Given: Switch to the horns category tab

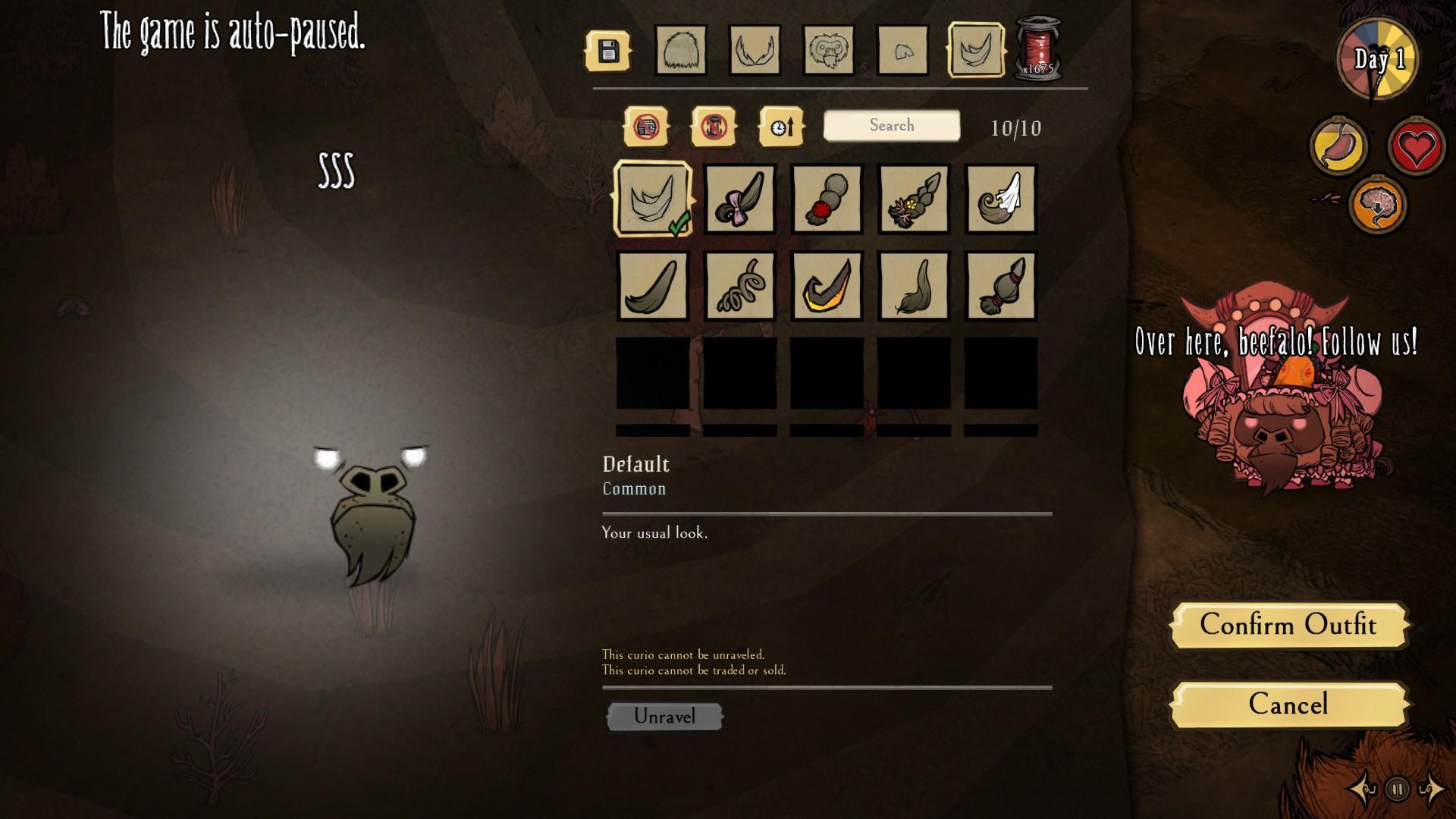Looking at the screenshot, I should point(755,52).
